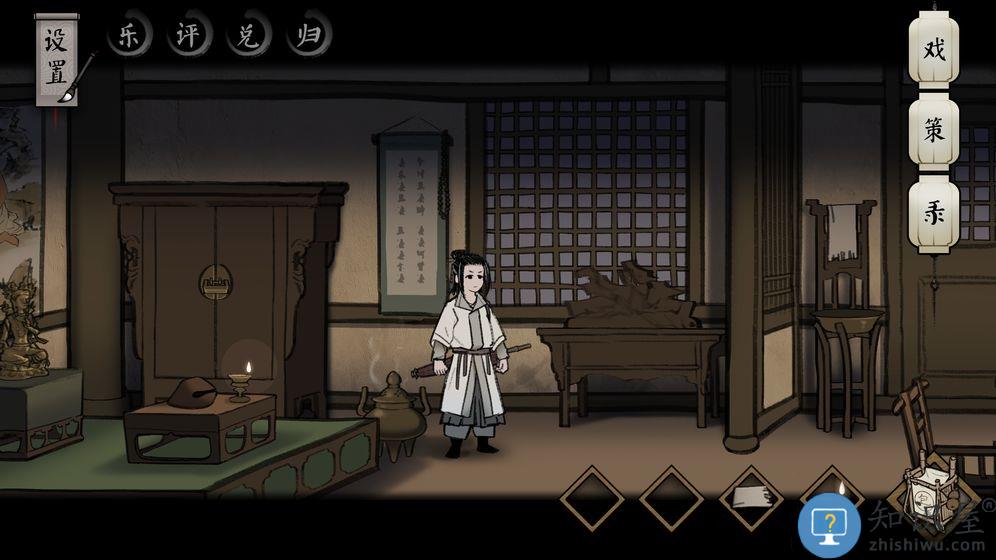Open the 评 review ink button

(x=188, y=37)
